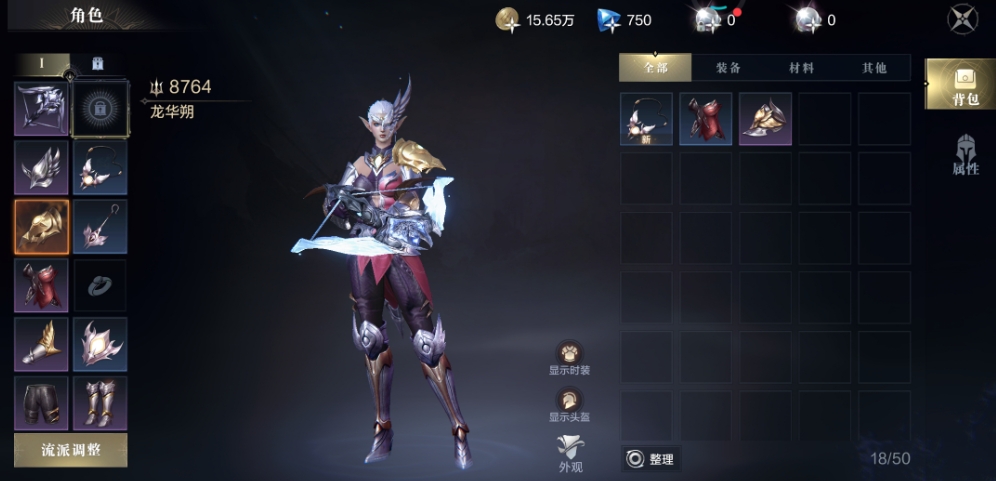View the 属性 attributes panel
996x481 pixels.
pyautogui.click(x=964, y=154)
